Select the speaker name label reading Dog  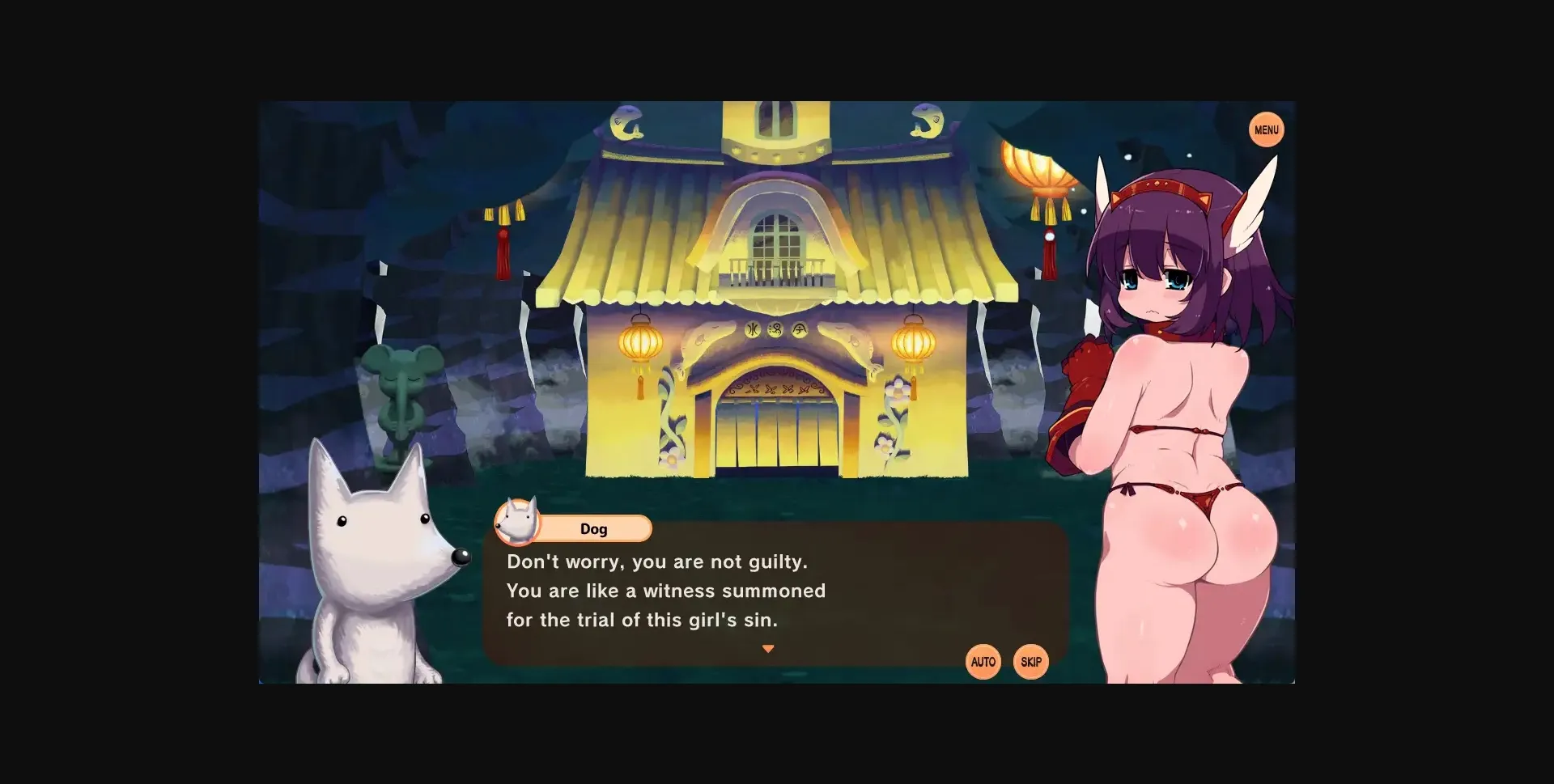(x=595, y=528)
